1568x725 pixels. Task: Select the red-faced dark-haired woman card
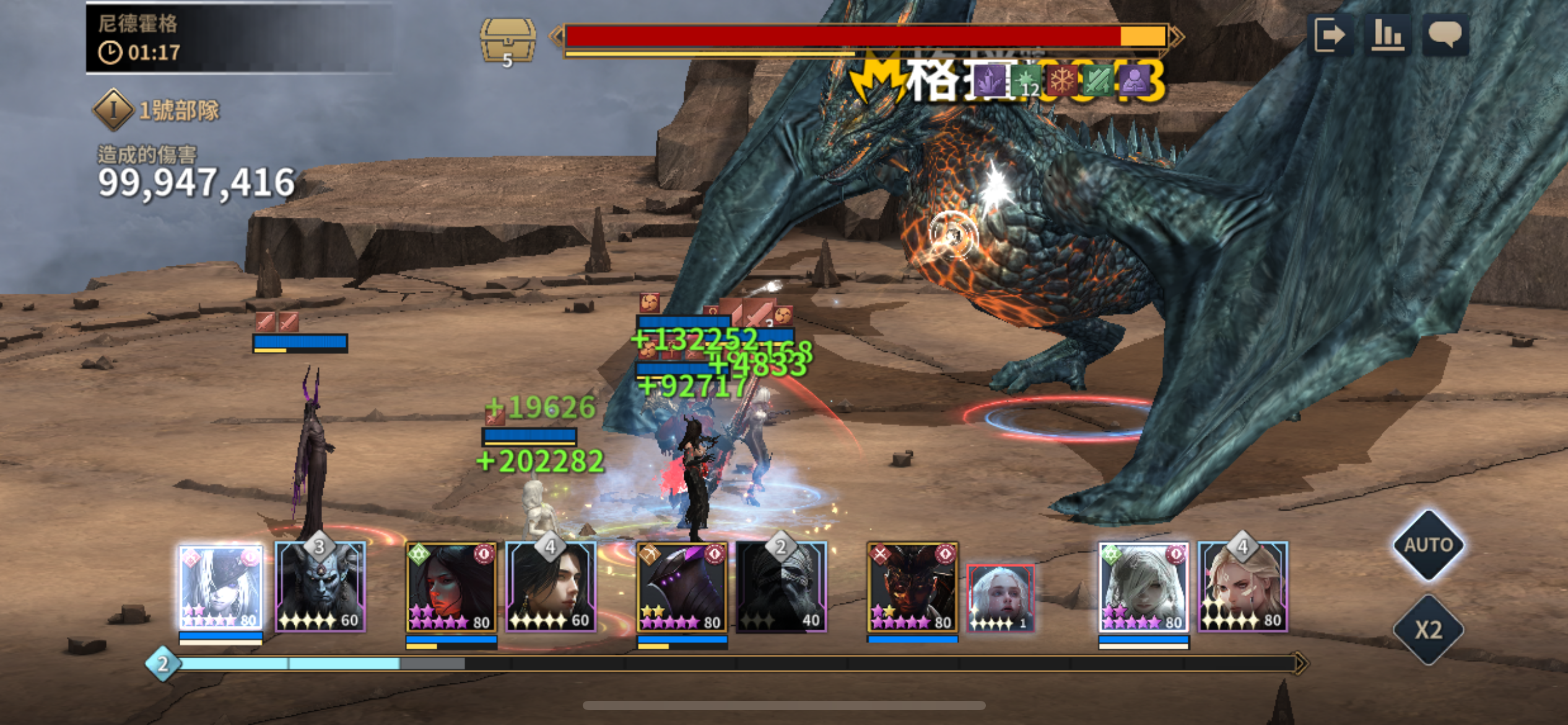[x=451, y=587]
